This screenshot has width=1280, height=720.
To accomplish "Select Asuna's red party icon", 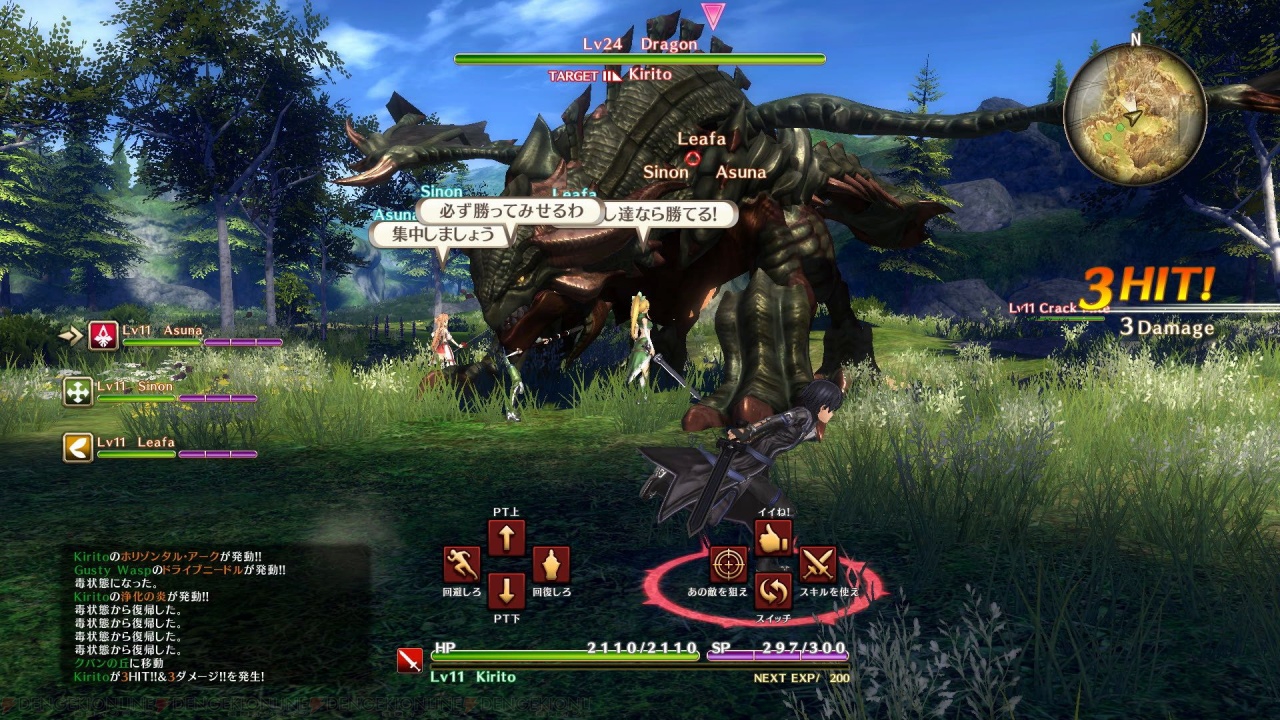I will [x=103, y=336].
